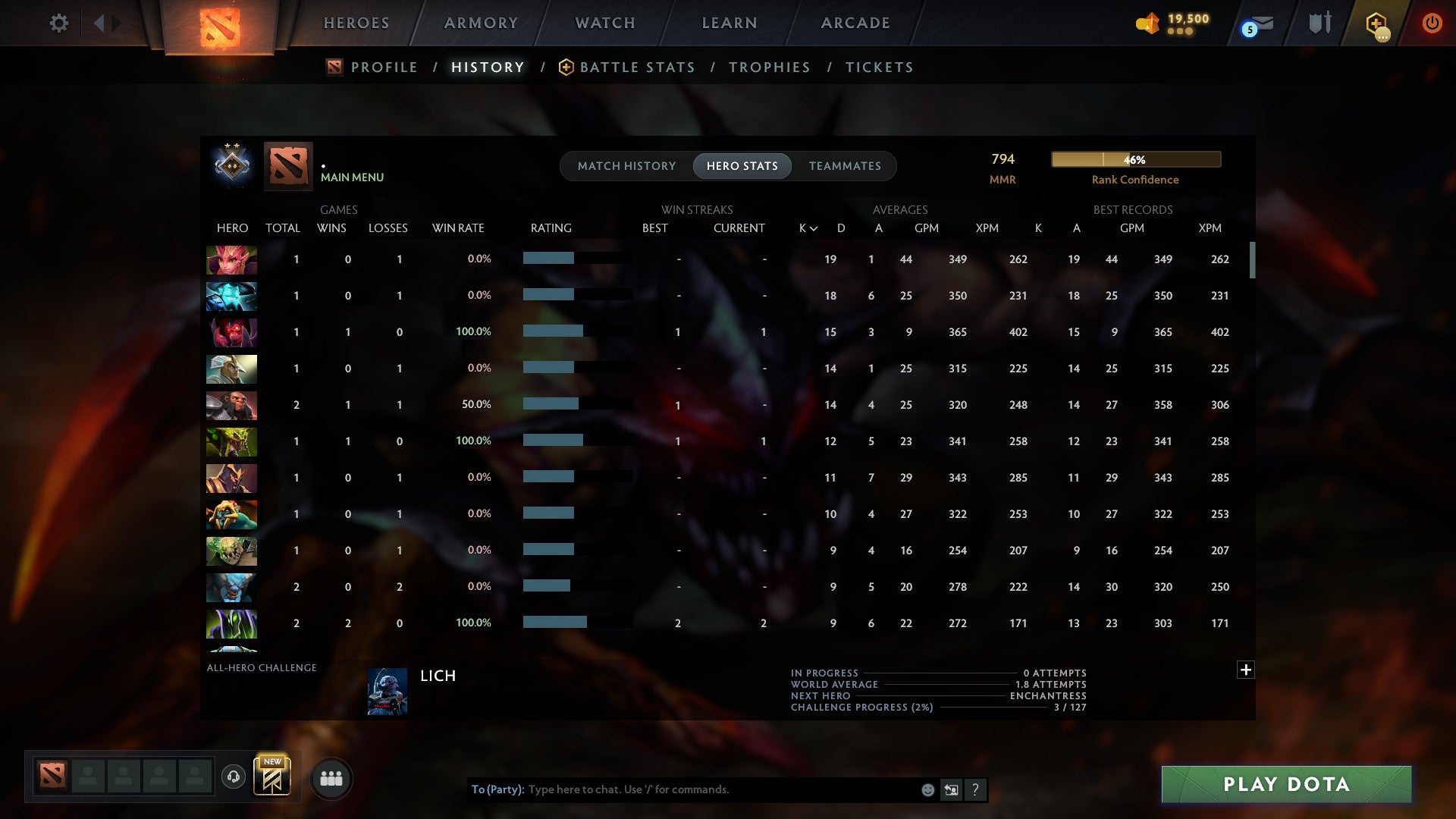Viewport: 1456px width, 819px height.
Task: Open the battle pass marked NEW
Action: (273, 777)
